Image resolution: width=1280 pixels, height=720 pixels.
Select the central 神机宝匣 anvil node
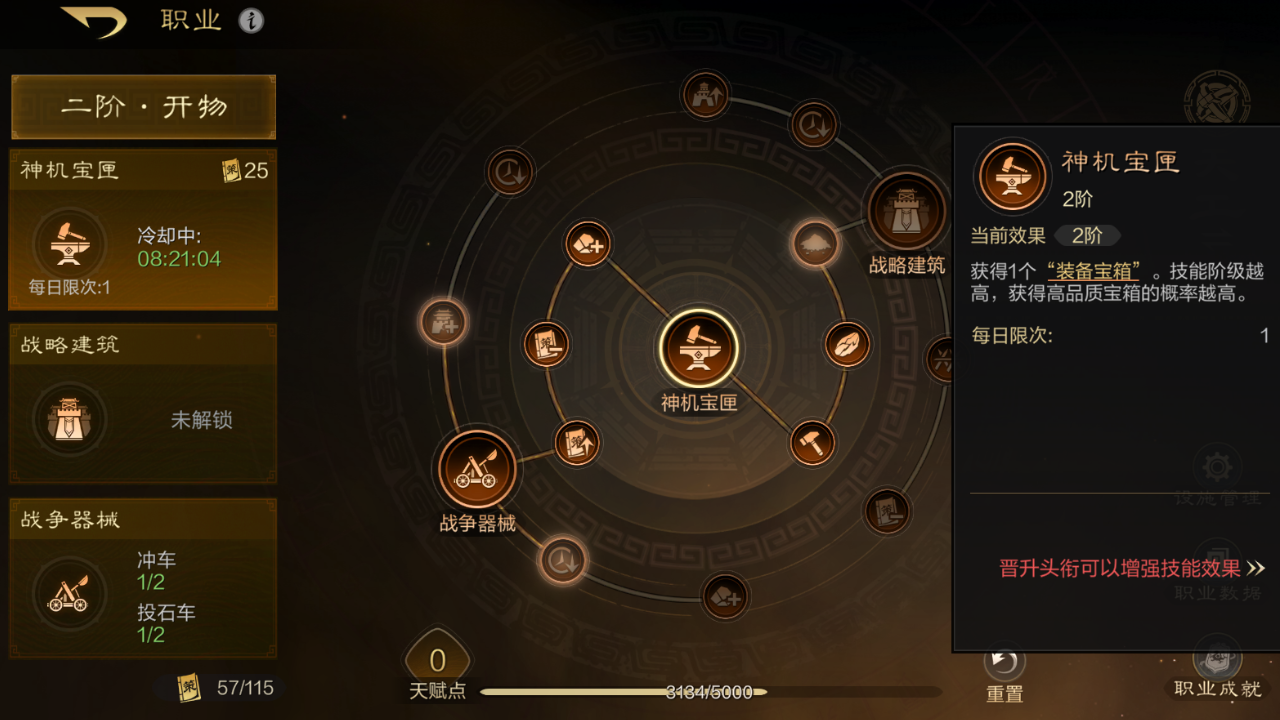pyautogui.click(x=699, y=349)
